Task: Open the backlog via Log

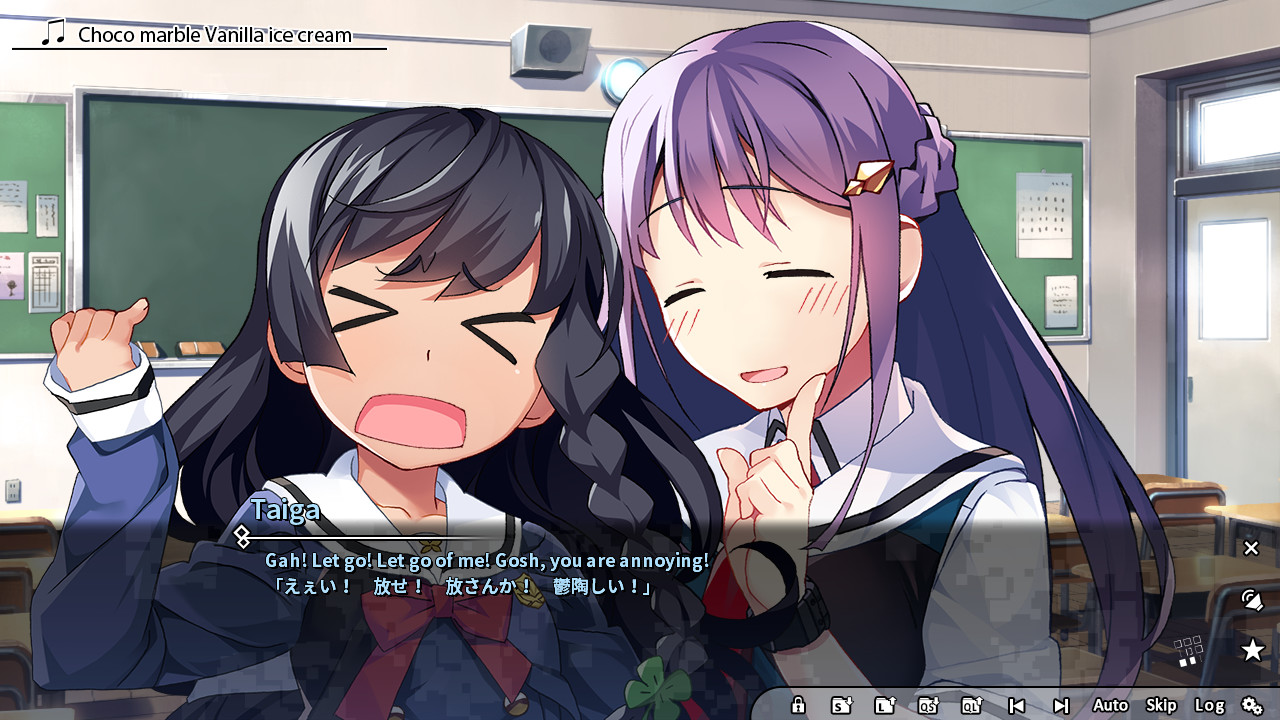Action: (1211, 705)
